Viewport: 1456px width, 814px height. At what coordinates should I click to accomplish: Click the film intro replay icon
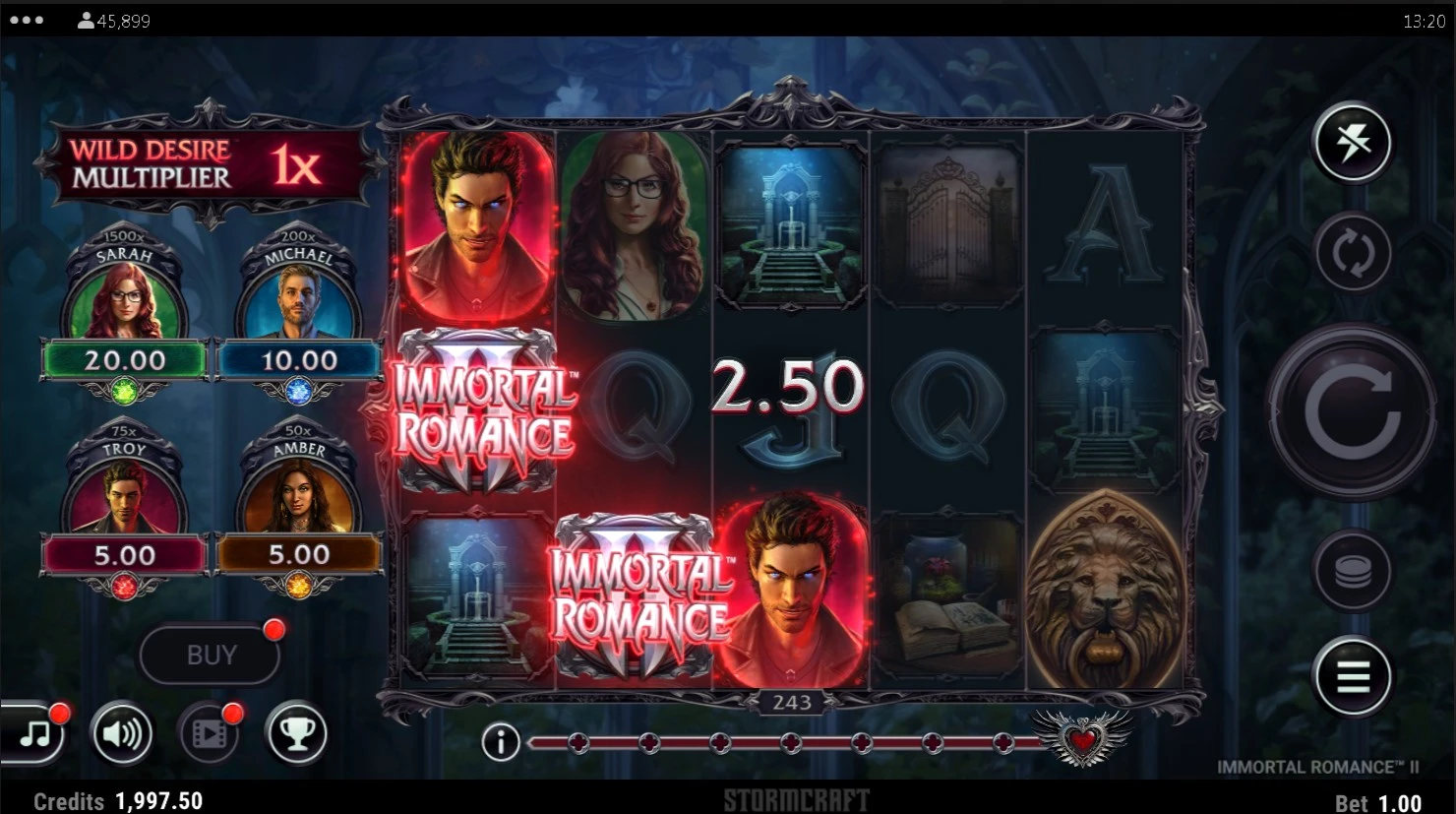[x=210, y=733]
